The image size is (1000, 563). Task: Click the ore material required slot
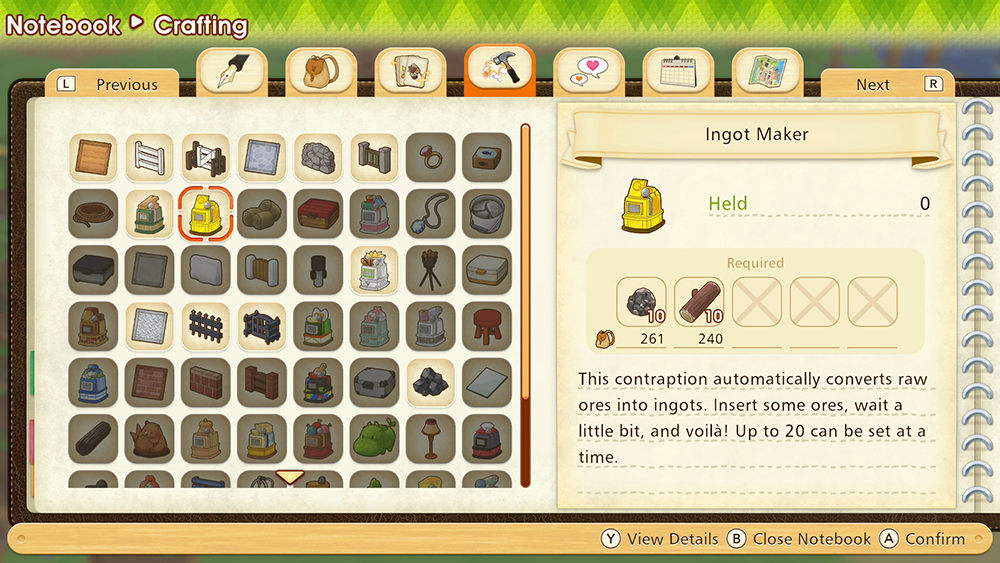click(641, 303)
